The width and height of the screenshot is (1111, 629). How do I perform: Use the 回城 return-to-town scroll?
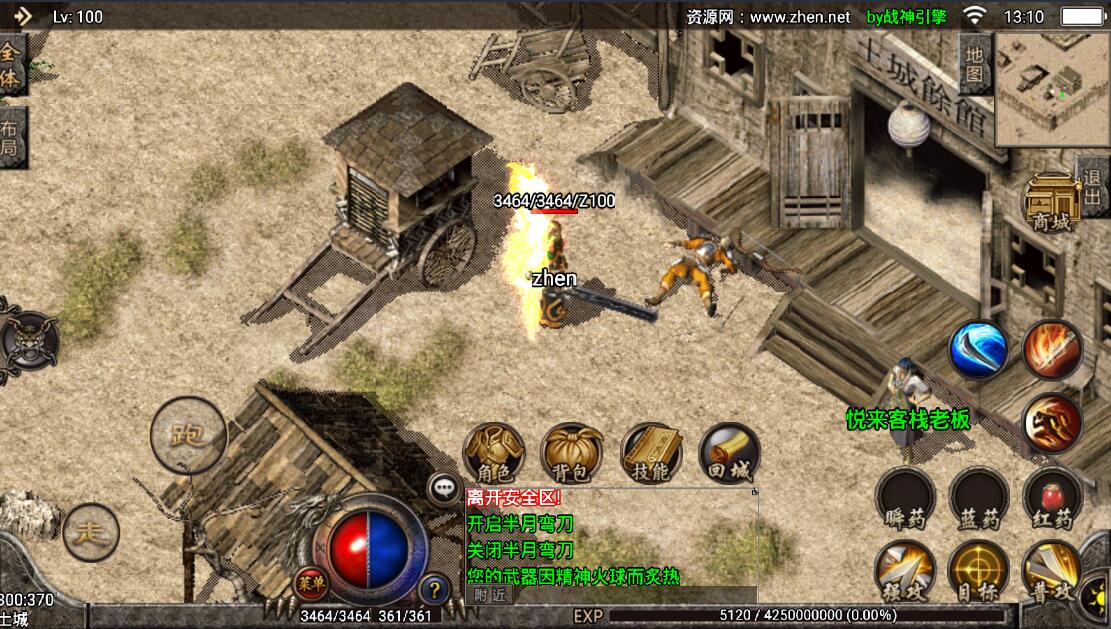[729, 453]
